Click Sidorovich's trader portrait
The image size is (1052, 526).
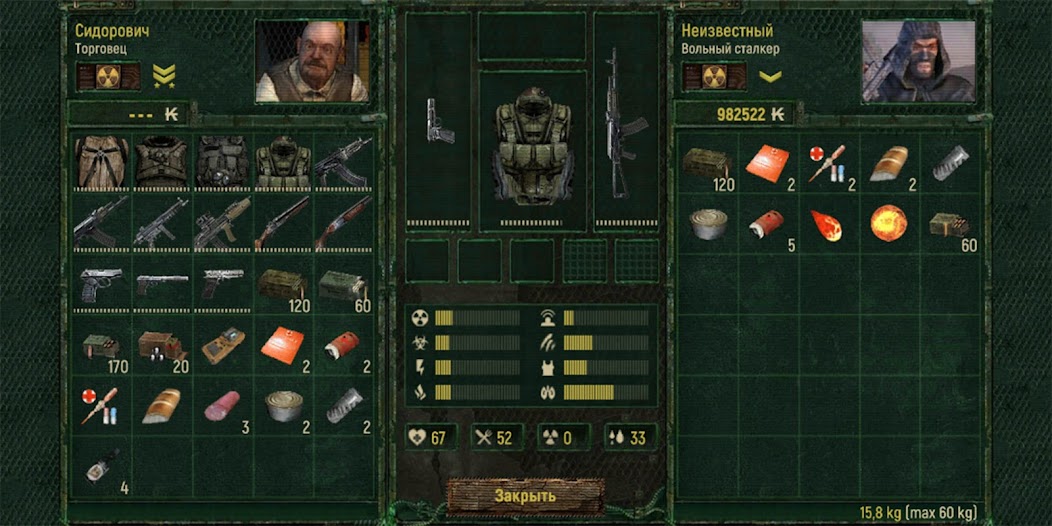pyautogui.click(x=313, y=61)
